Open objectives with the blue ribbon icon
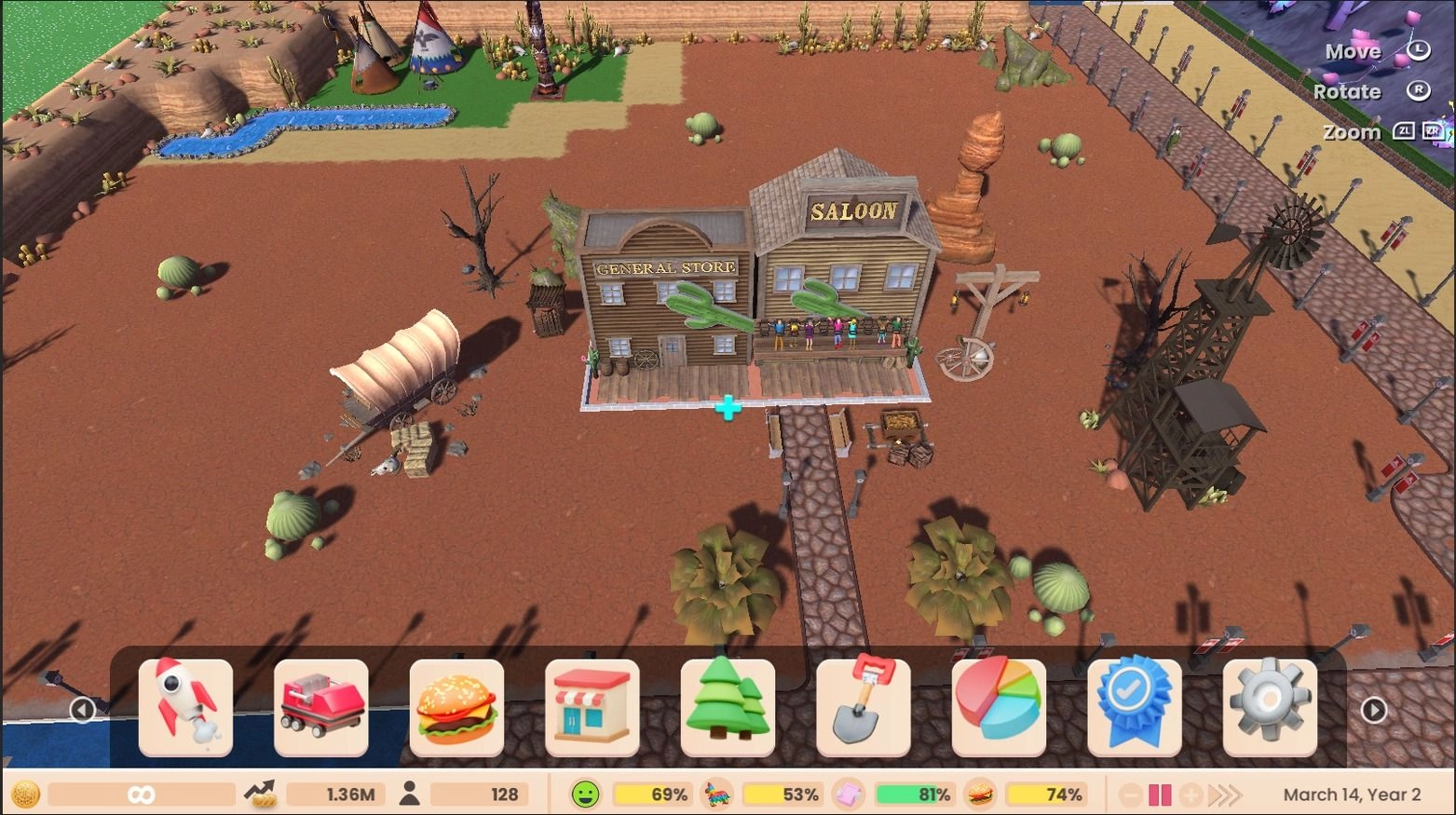 pyautogui.click(x=1134, y=706)
